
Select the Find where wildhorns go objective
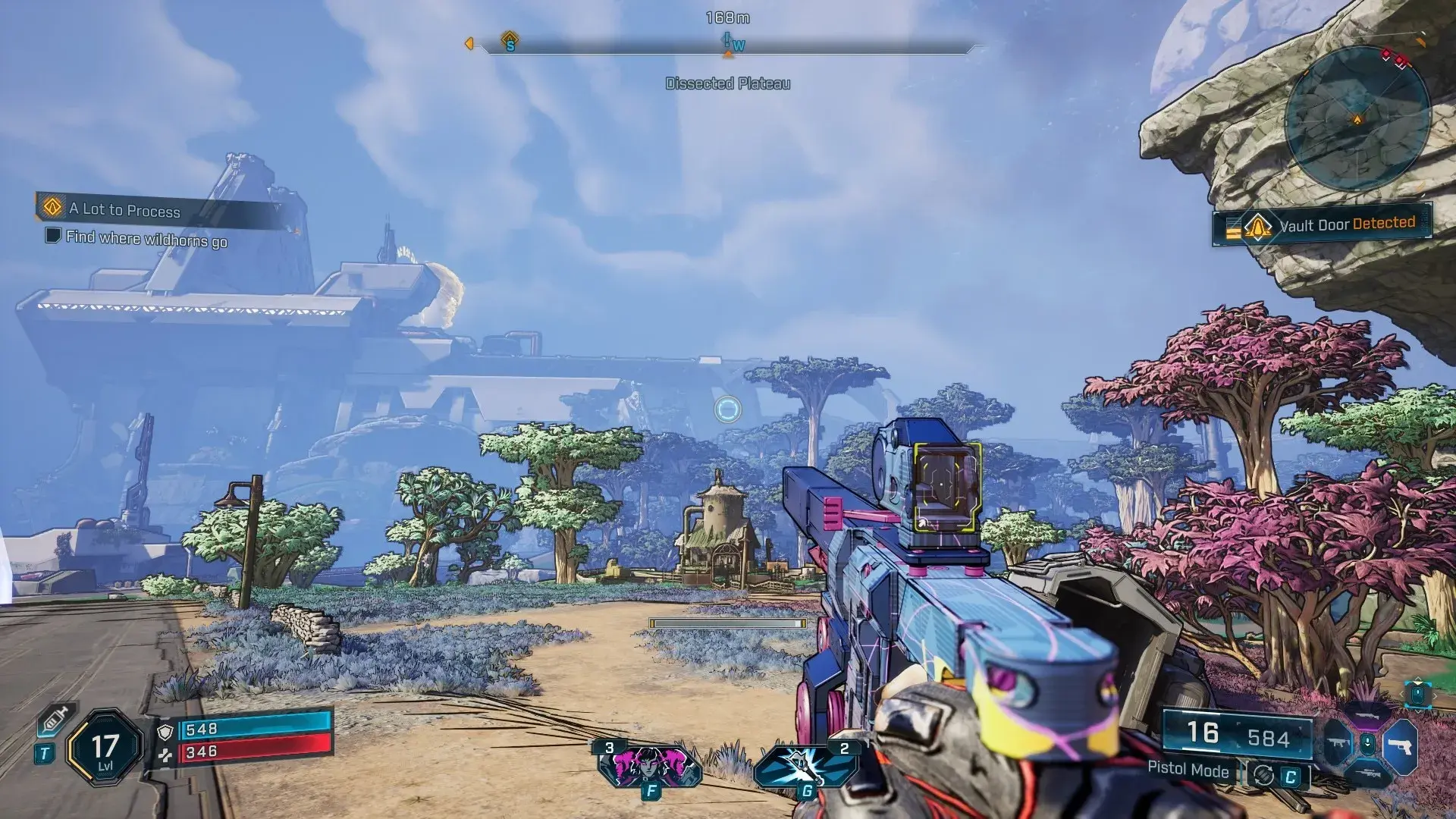(146, 238)
